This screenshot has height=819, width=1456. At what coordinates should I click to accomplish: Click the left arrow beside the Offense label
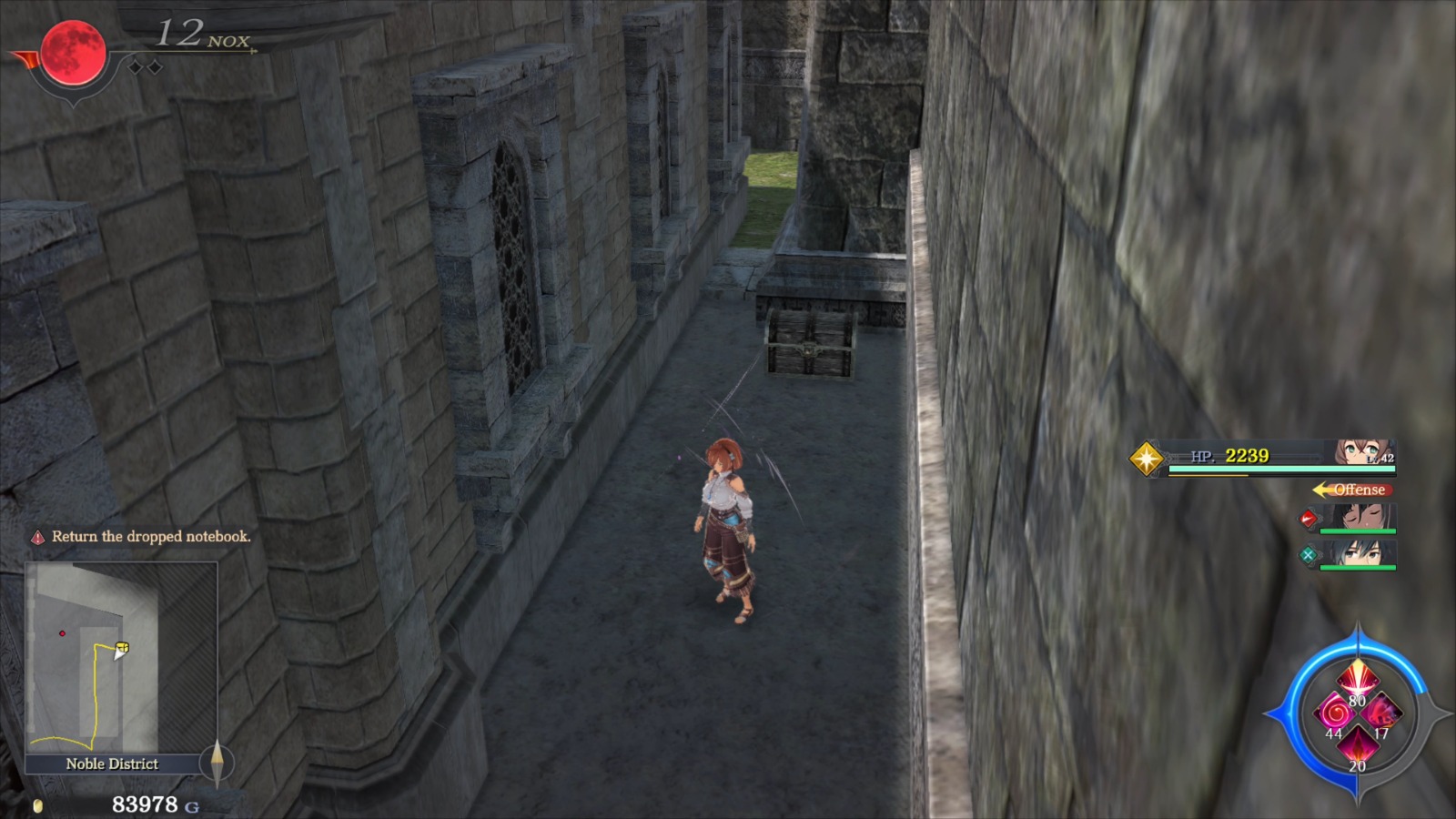(1321, 490)
